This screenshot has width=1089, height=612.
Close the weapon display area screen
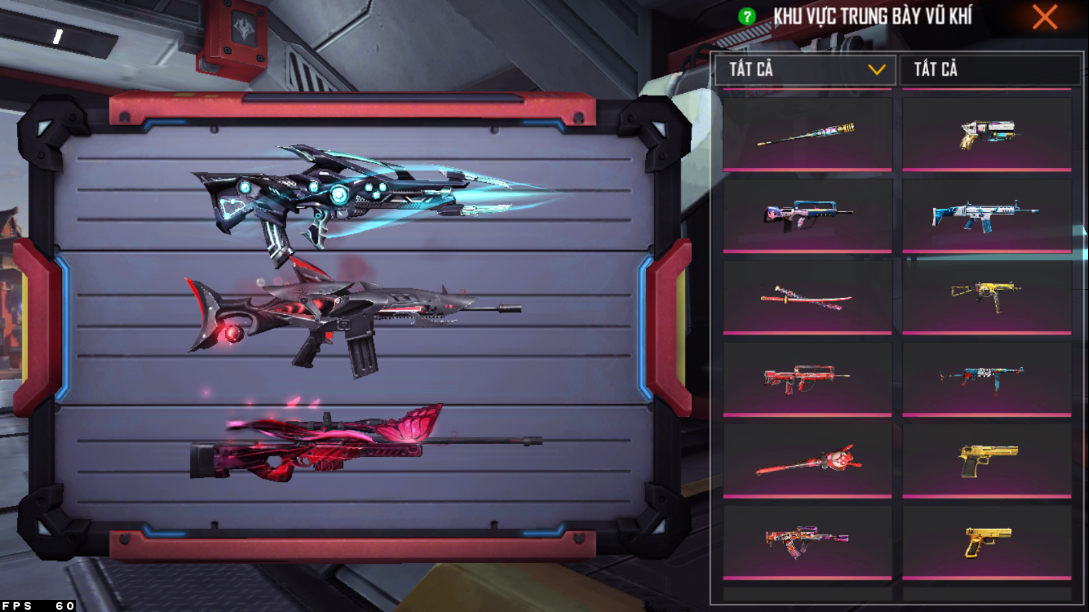coord(1045,17)
